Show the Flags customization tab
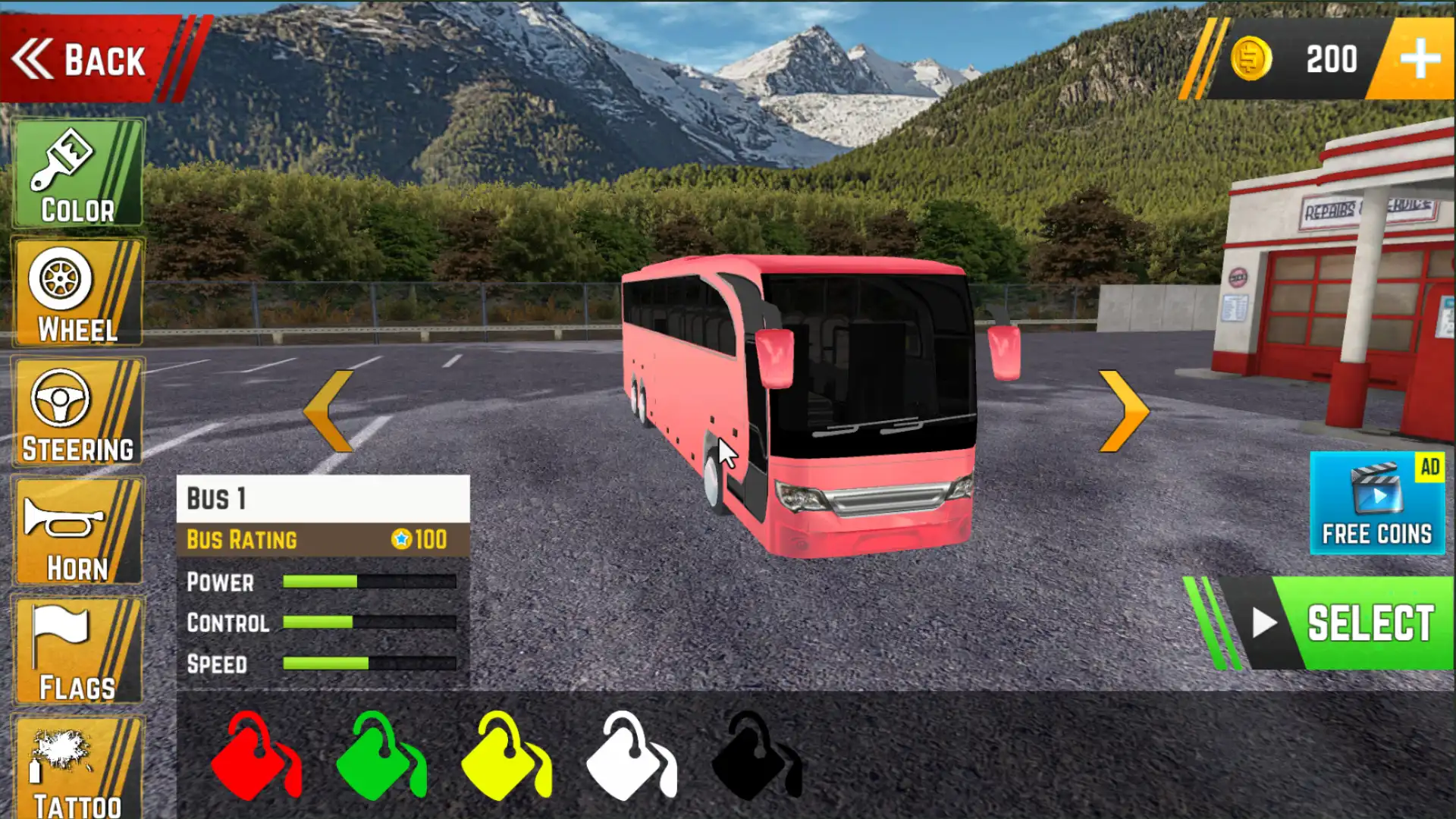 77,651
